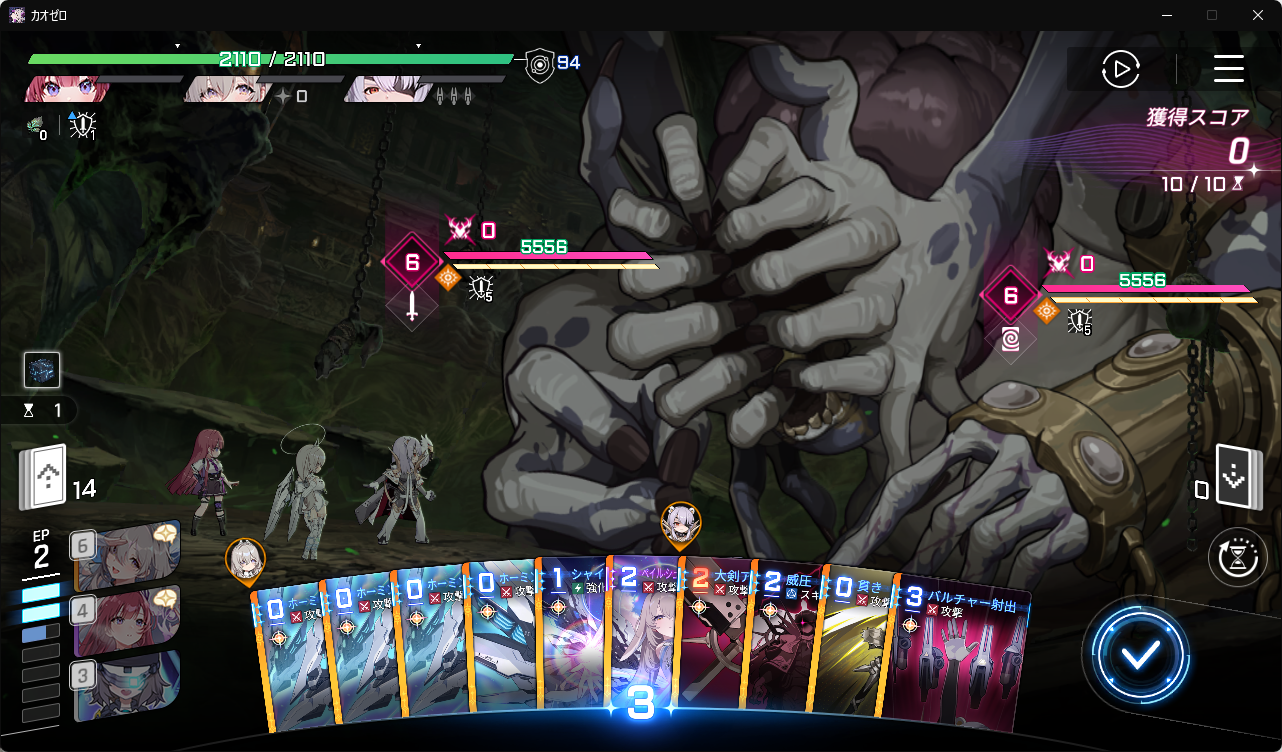Open the hourglass history button
The image size is (1282, 752).
pyautogui.click(x=1237, y=558)
